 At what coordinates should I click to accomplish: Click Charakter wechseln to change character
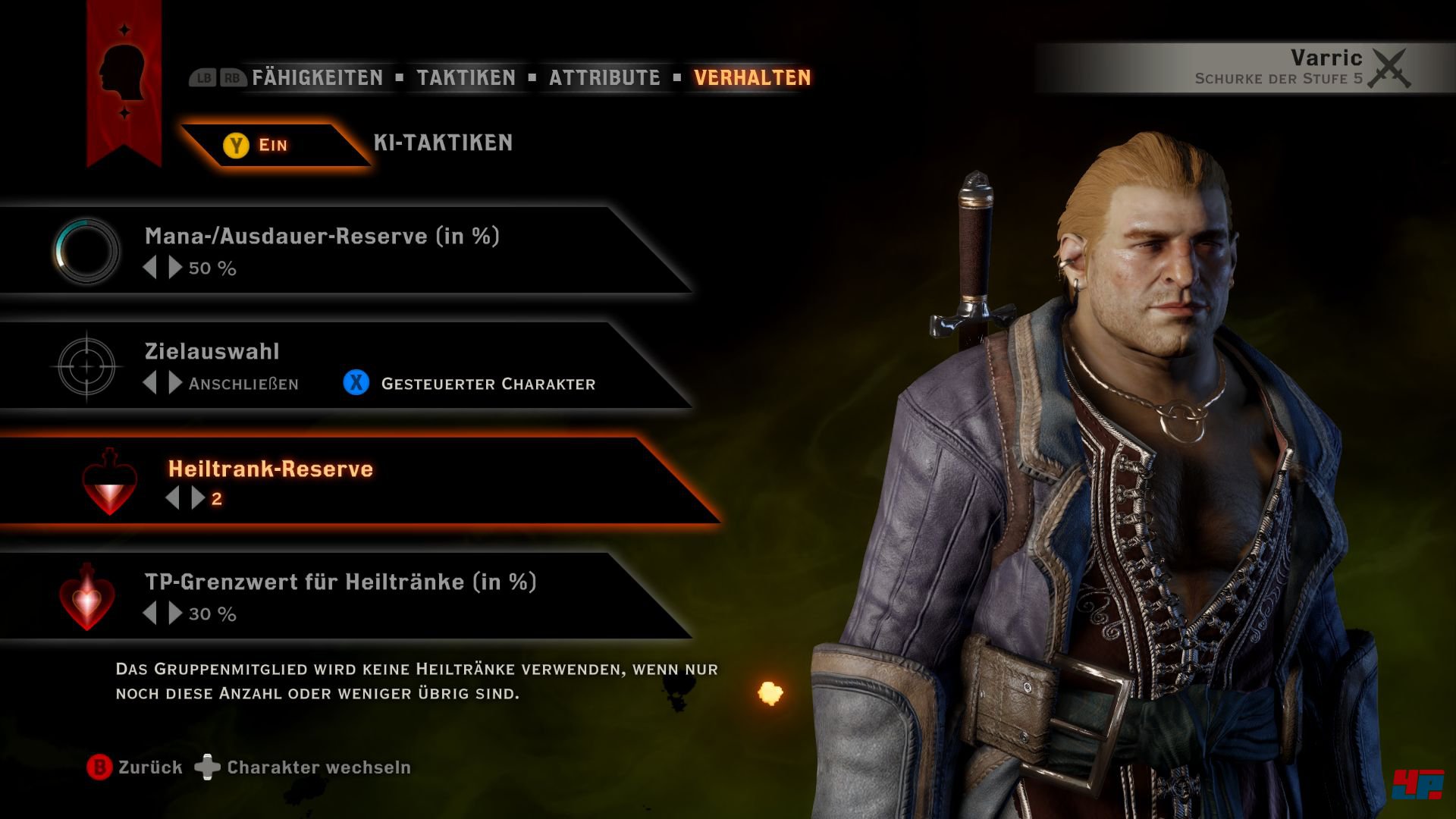pyautogui.click(x=303, y=767)
